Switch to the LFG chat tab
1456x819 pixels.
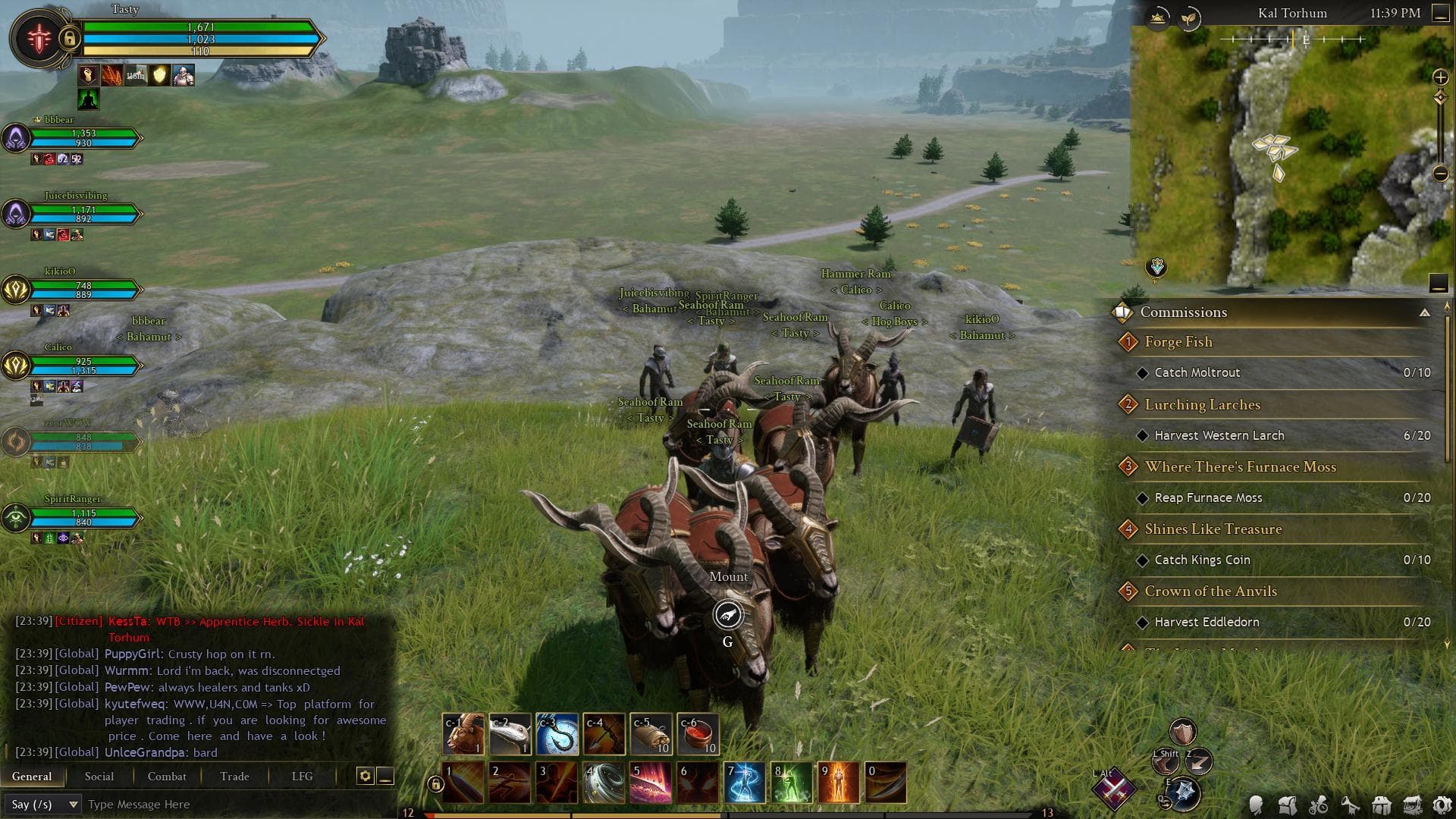coord(302,776)
